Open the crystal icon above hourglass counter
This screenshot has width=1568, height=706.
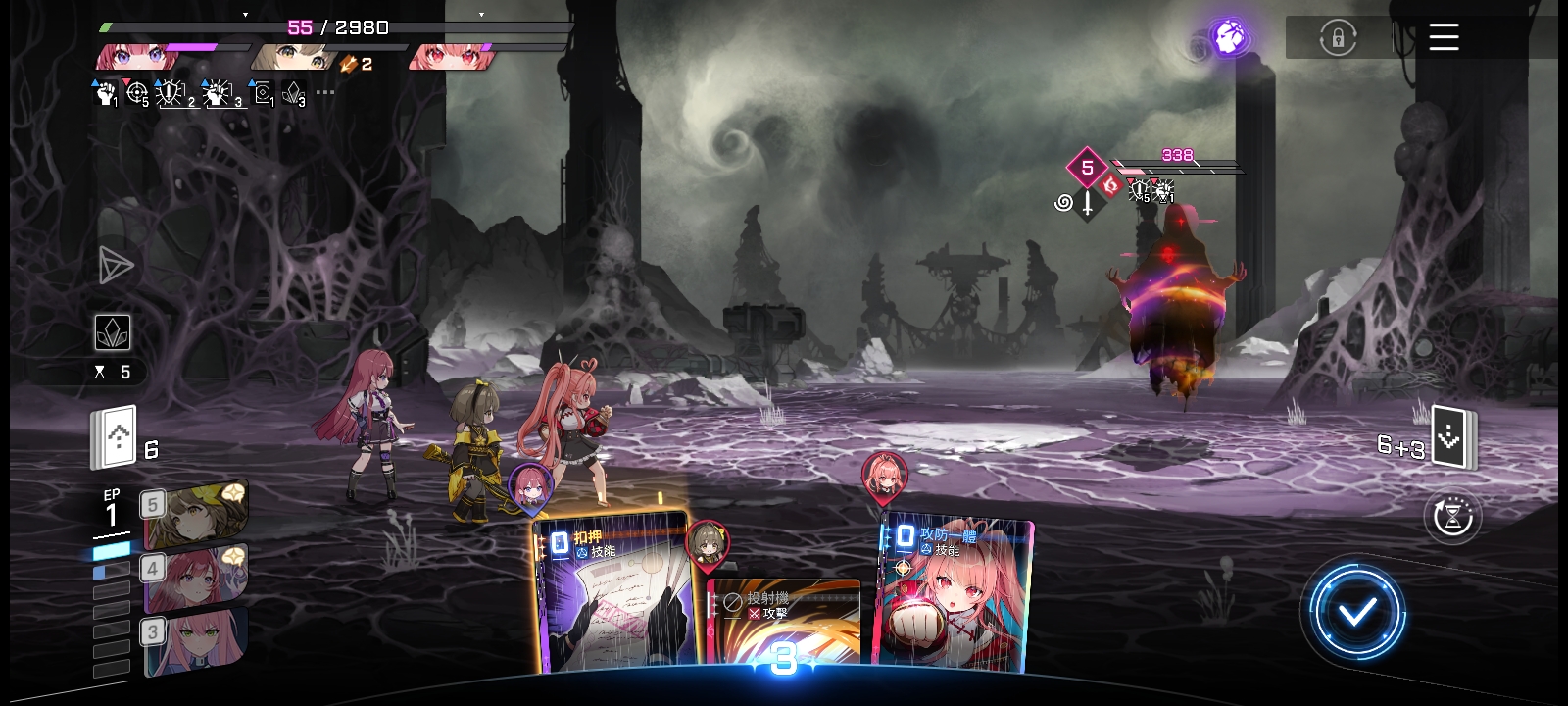(113, 333)
